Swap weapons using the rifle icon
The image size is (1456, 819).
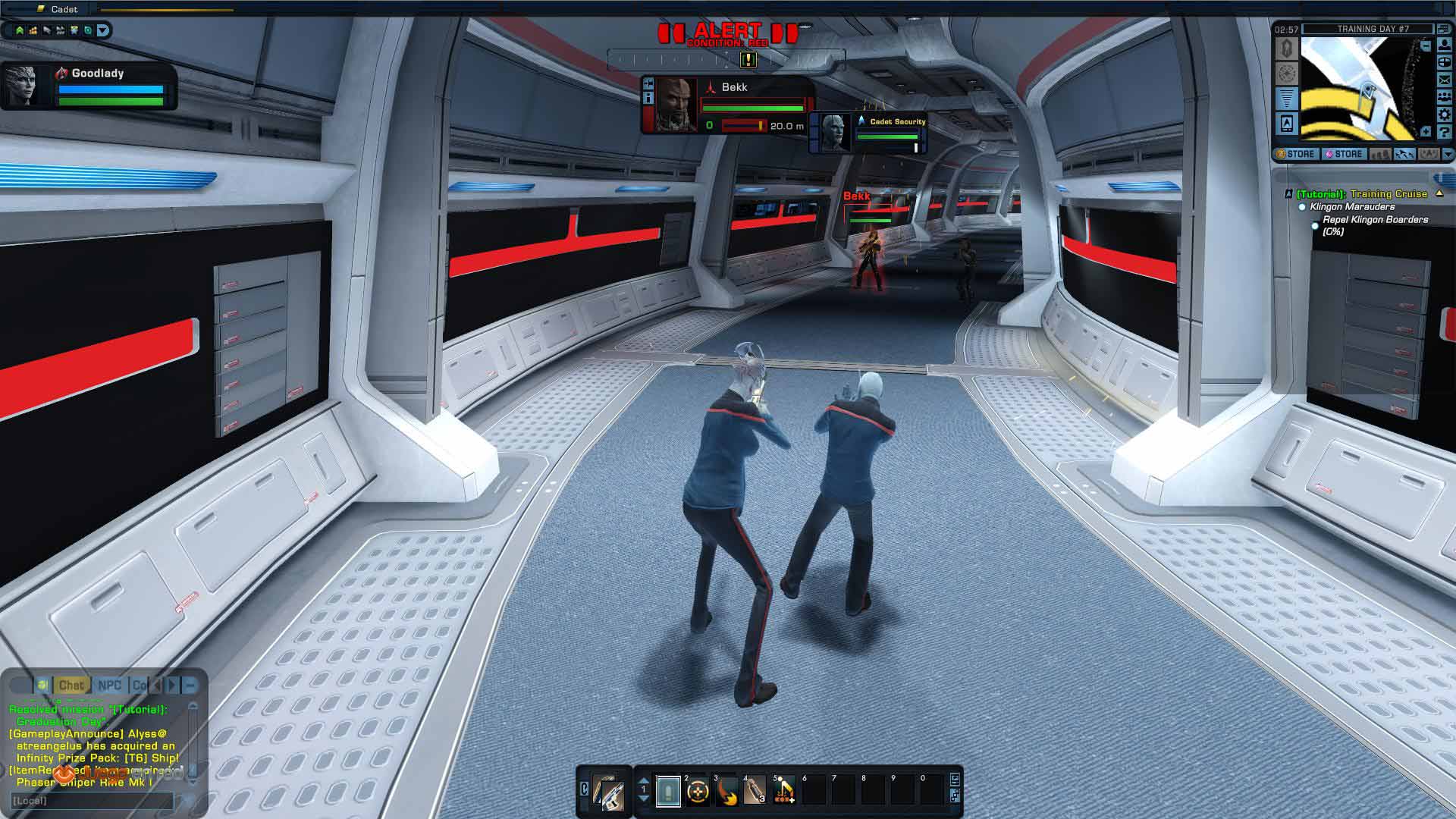tap(608, 792)
